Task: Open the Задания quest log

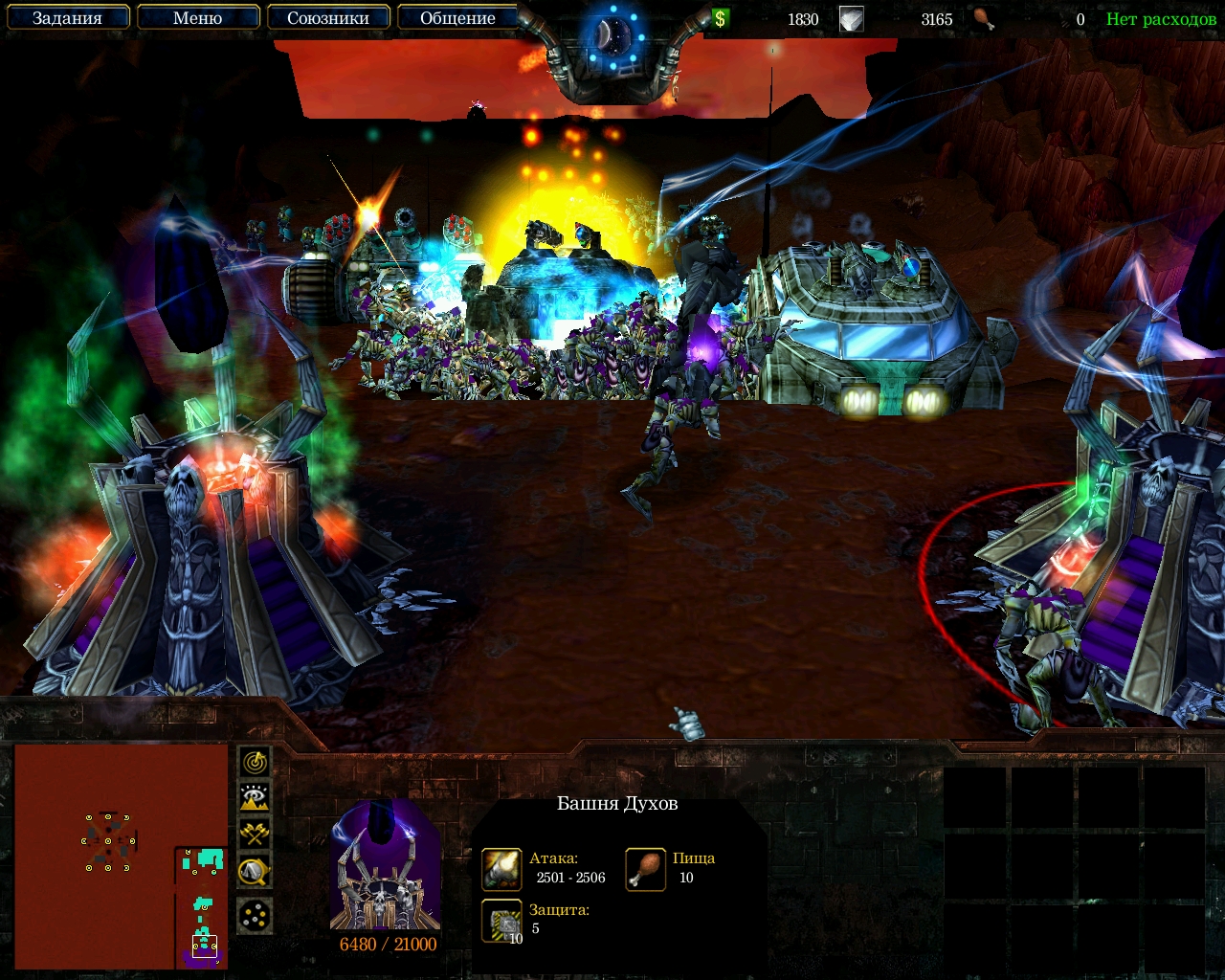Action: coord(67,18)
